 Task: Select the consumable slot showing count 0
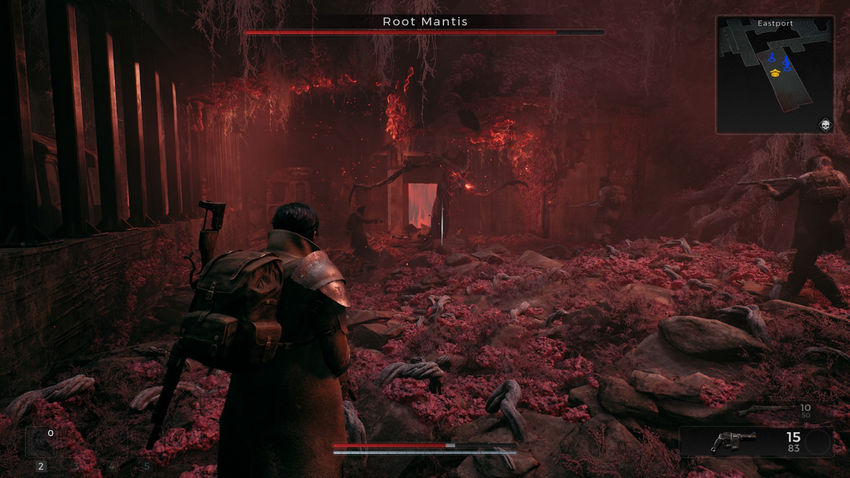[41, 441]
